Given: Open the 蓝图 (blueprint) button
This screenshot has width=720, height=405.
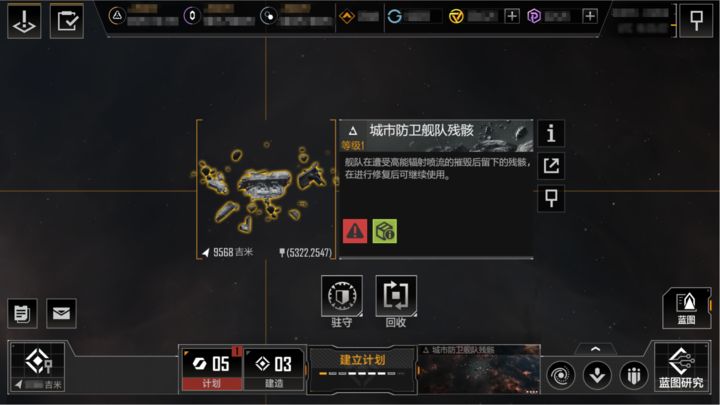Looking at the screenshot, I should (x=686, y=307).
